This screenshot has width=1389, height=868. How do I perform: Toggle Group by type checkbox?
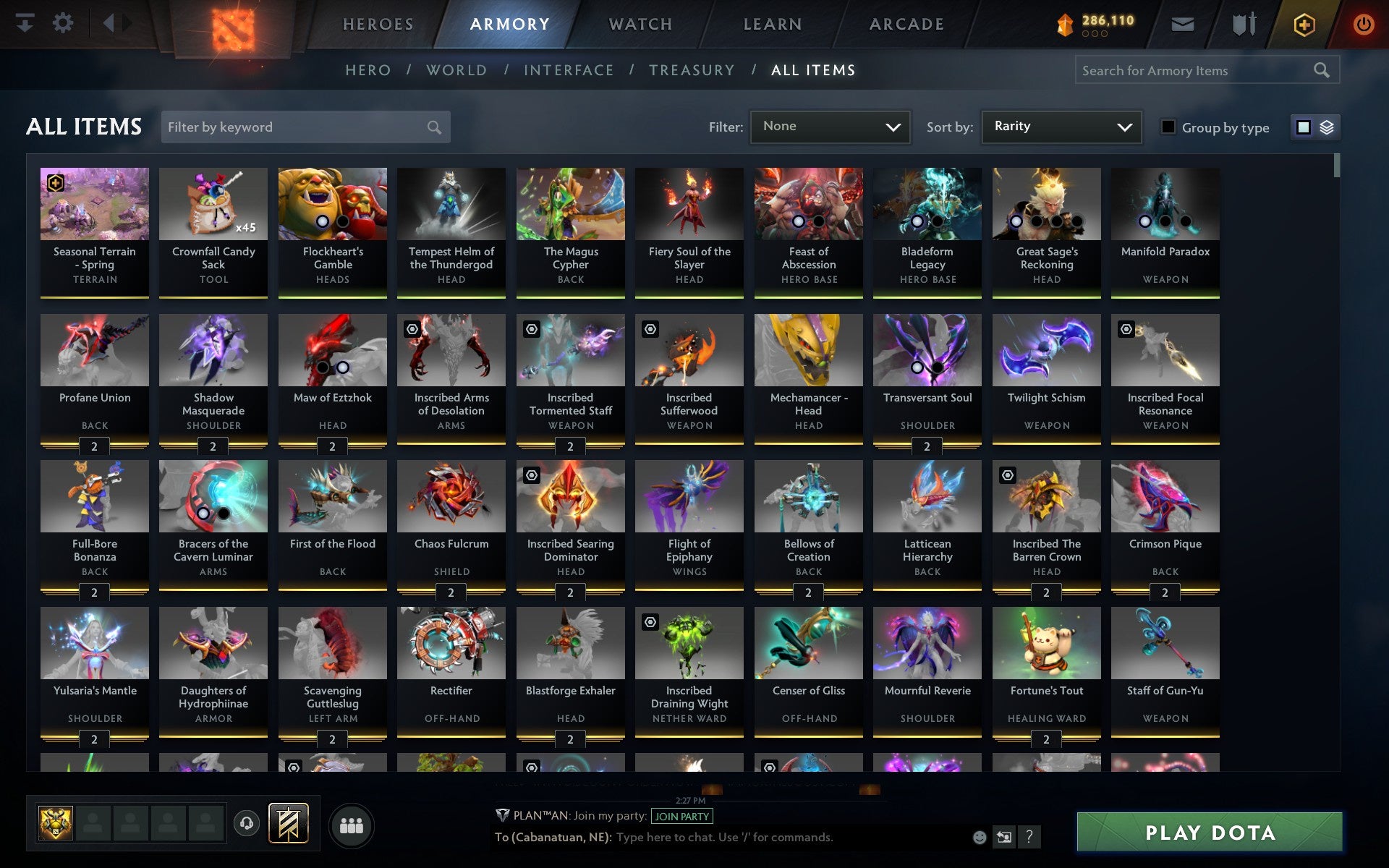(1167, 127)
